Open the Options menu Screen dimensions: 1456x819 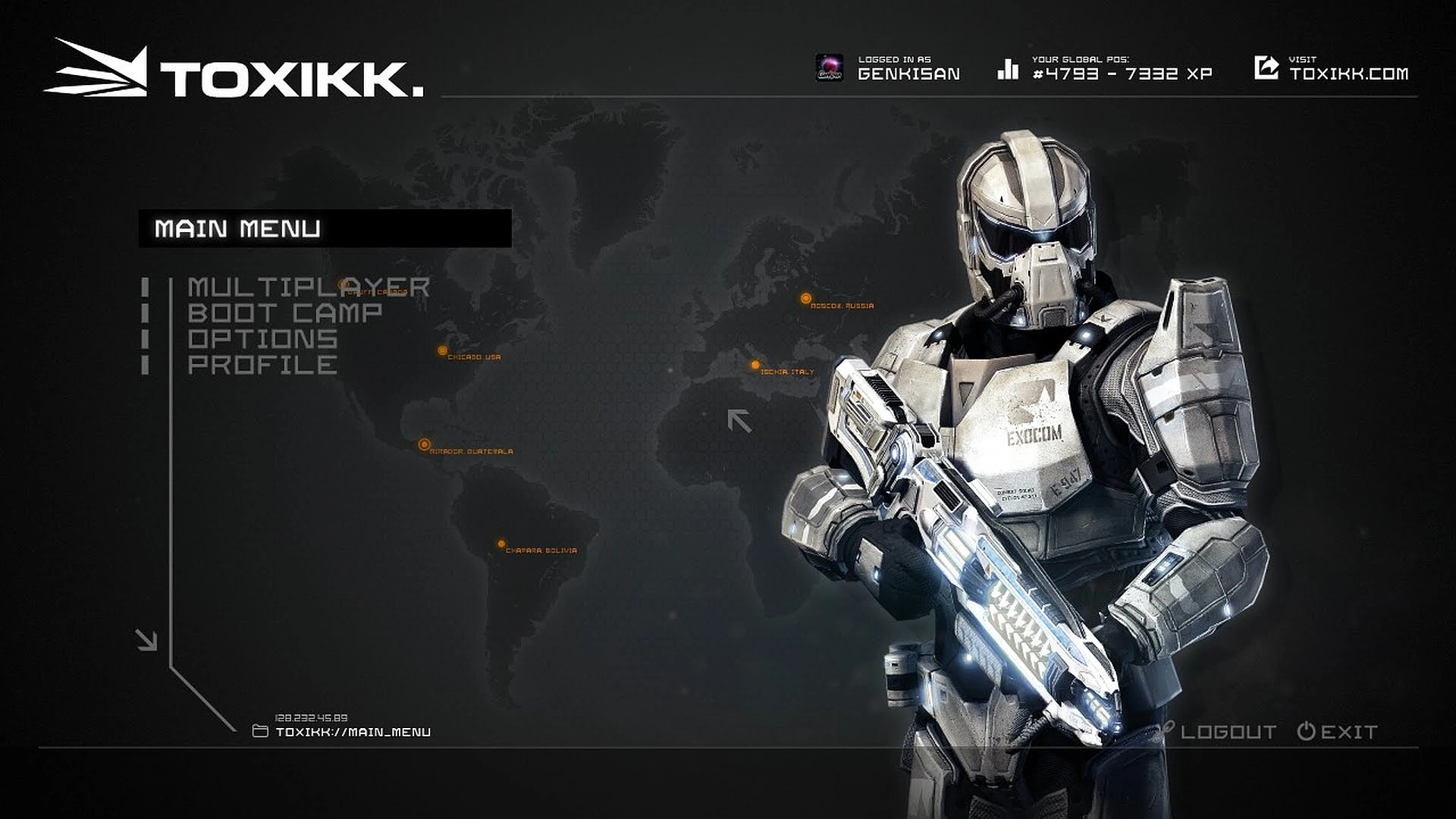click(262, 339)
